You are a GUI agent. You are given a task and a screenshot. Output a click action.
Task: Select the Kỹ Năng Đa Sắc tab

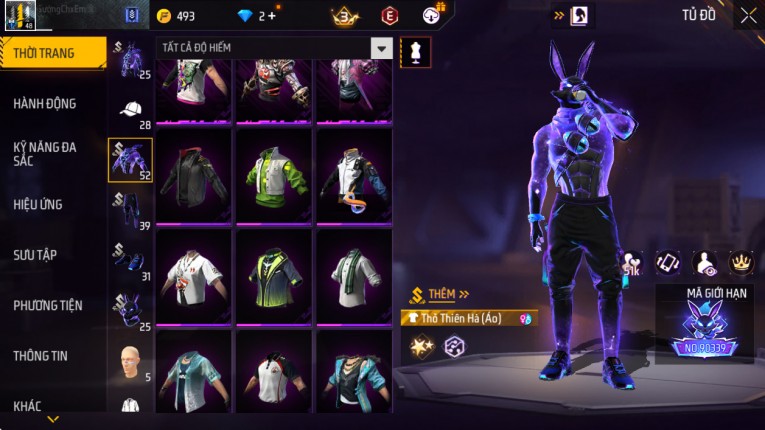click(45, 153)
